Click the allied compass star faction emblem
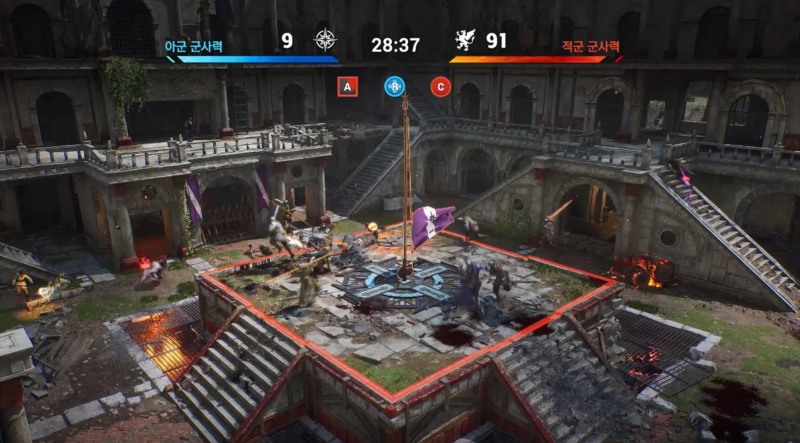800x443 pixels. (x=325, y=41)
